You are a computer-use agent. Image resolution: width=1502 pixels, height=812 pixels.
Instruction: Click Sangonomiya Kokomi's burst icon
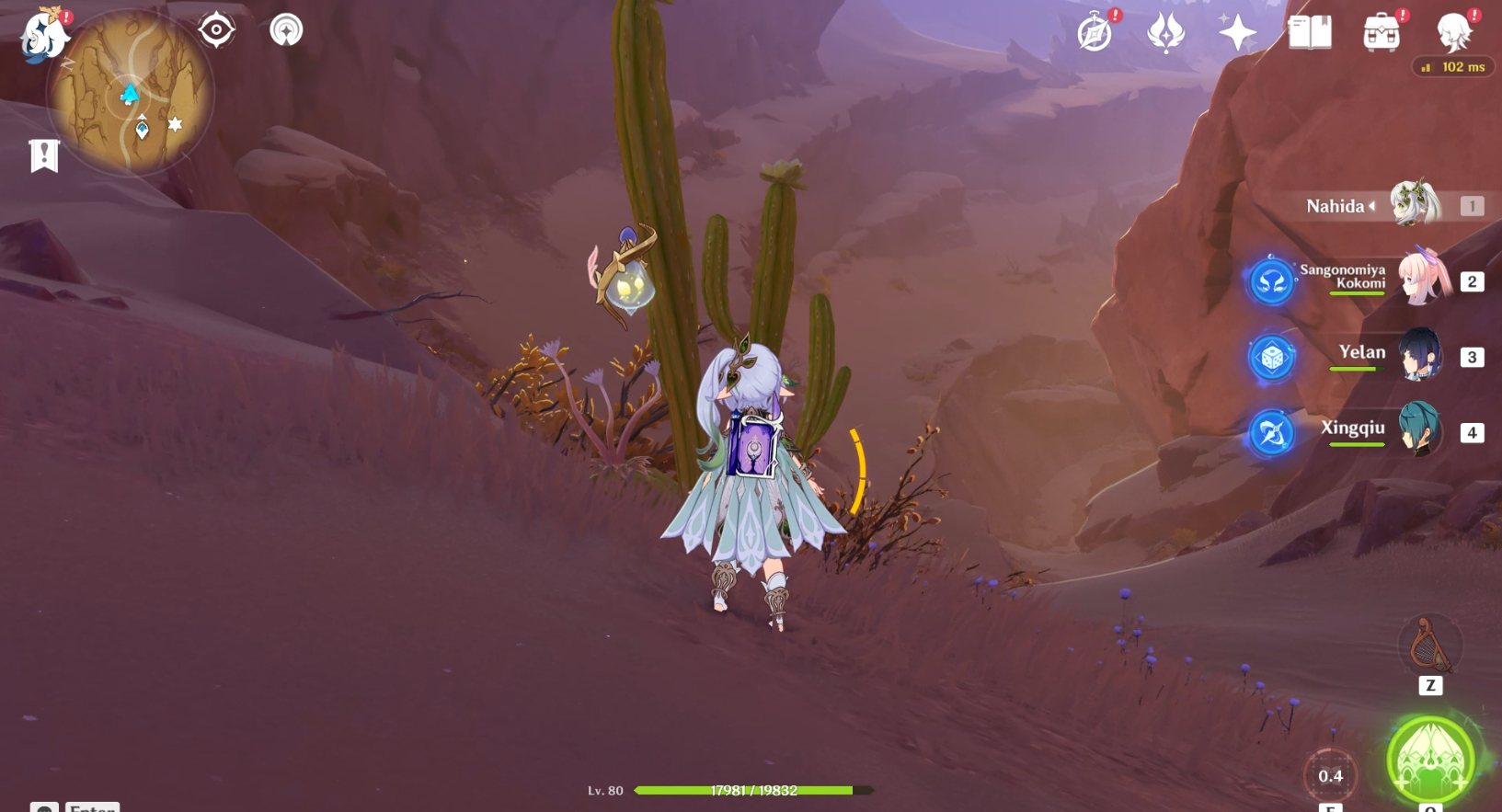[x=1271, y=280]
